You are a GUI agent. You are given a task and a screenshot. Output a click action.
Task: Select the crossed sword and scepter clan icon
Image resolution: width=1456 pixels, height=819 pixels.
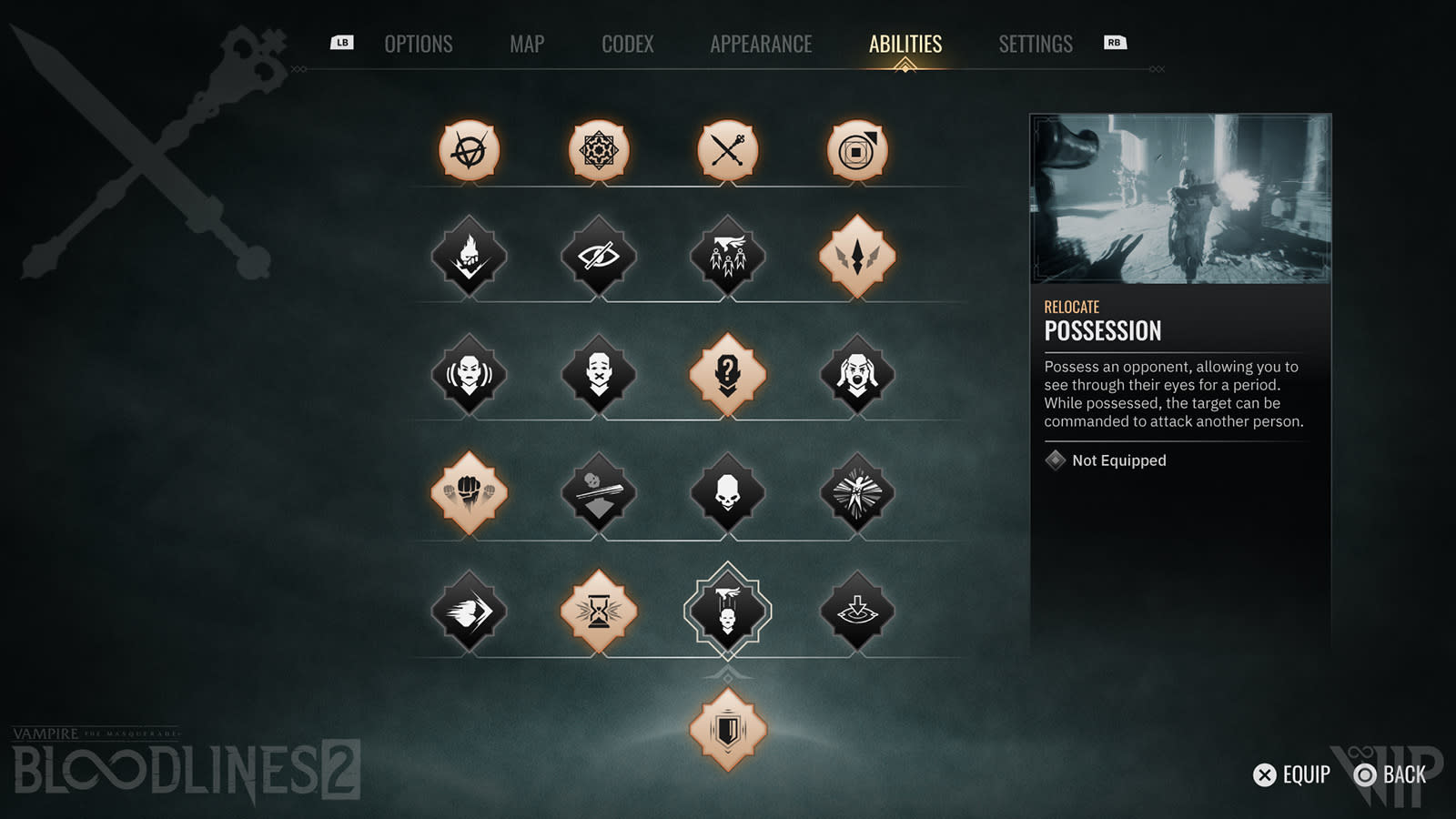[728, 150]
